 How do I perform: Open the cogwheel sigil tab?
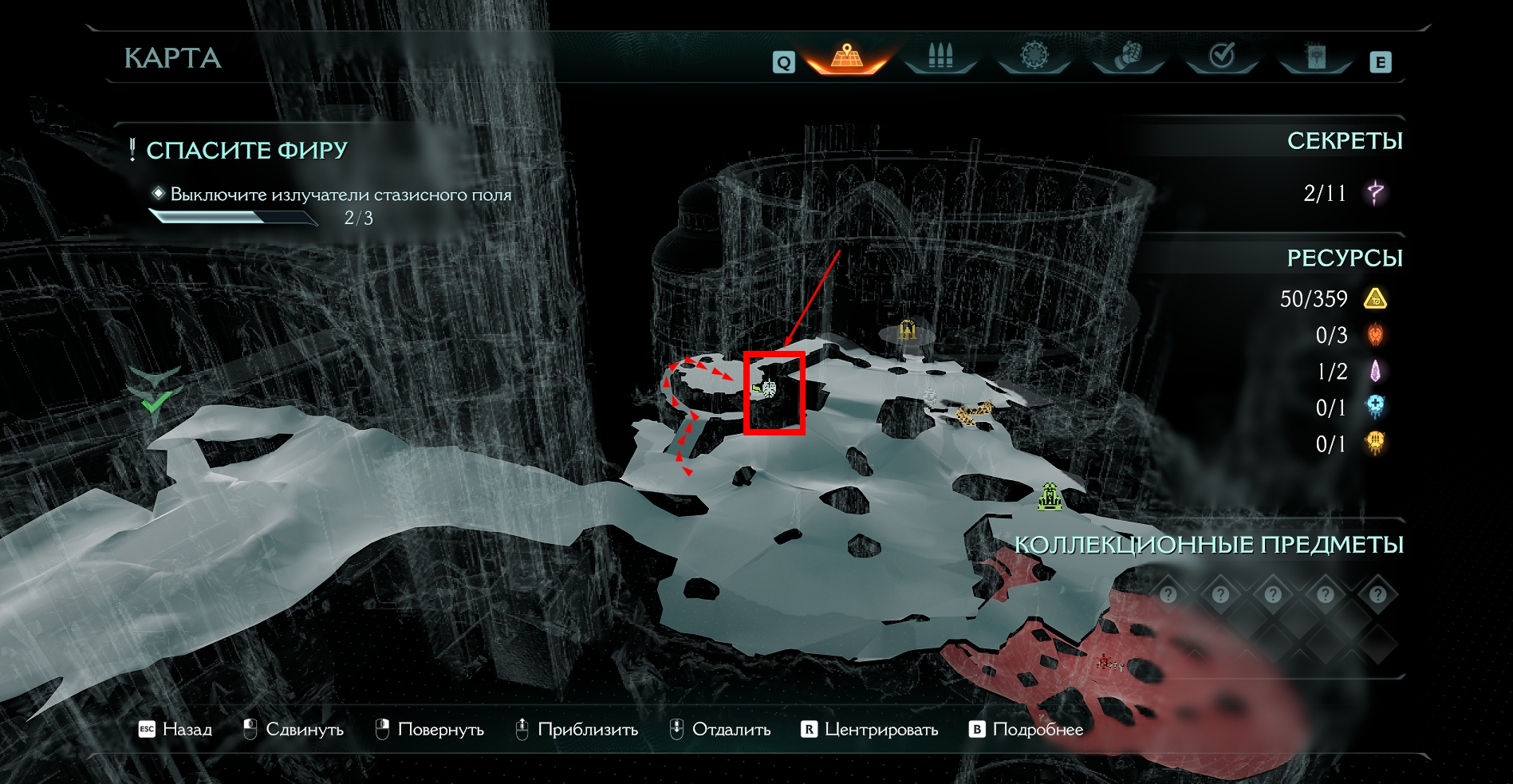pyautogui.click(x=1034, y=57)
